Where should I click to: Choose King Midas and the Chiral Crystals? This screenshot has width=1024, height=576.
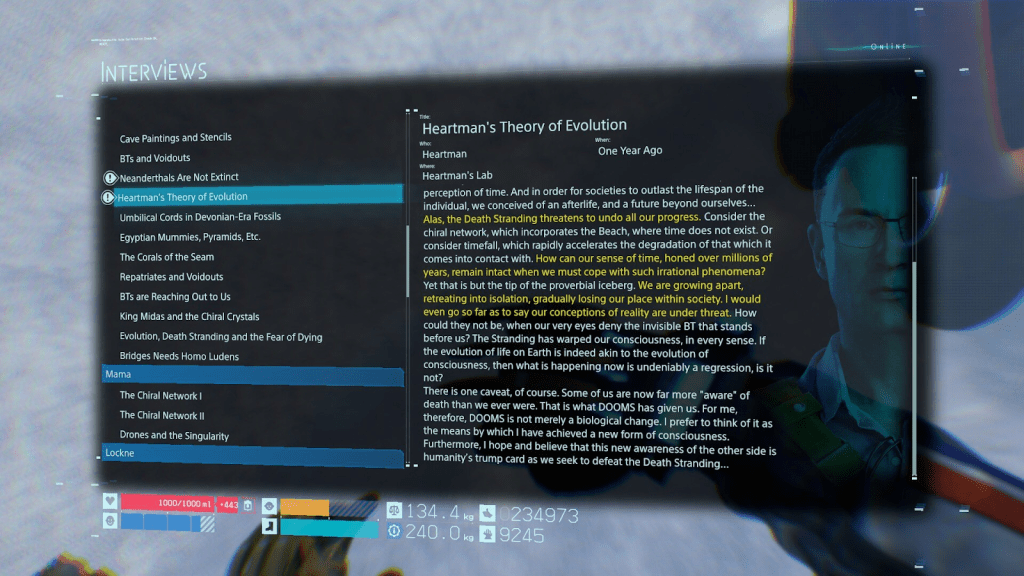point(189,317)
